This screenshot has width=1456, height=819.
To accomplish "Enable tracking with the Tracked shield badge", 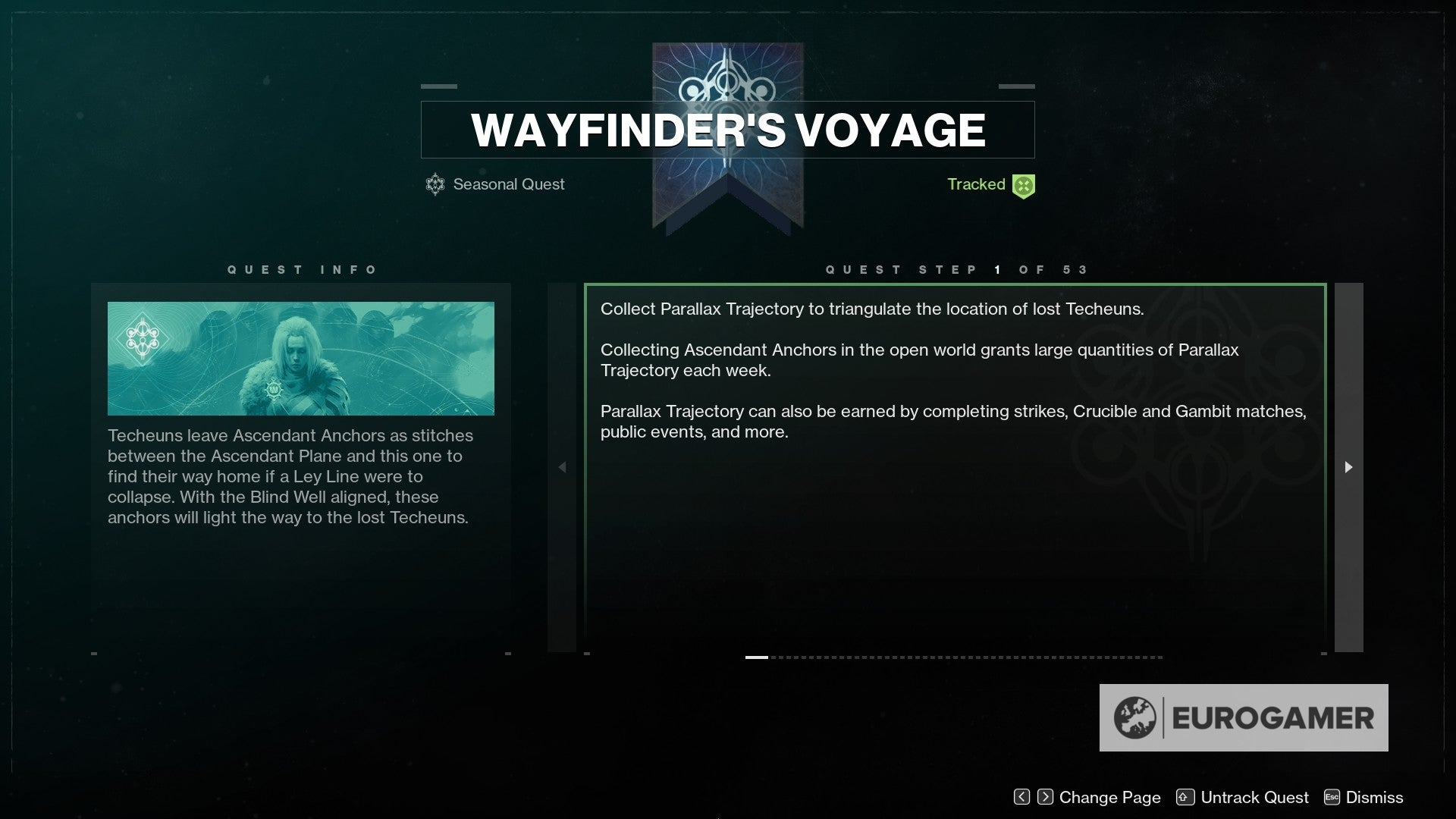I will 1023,184.
